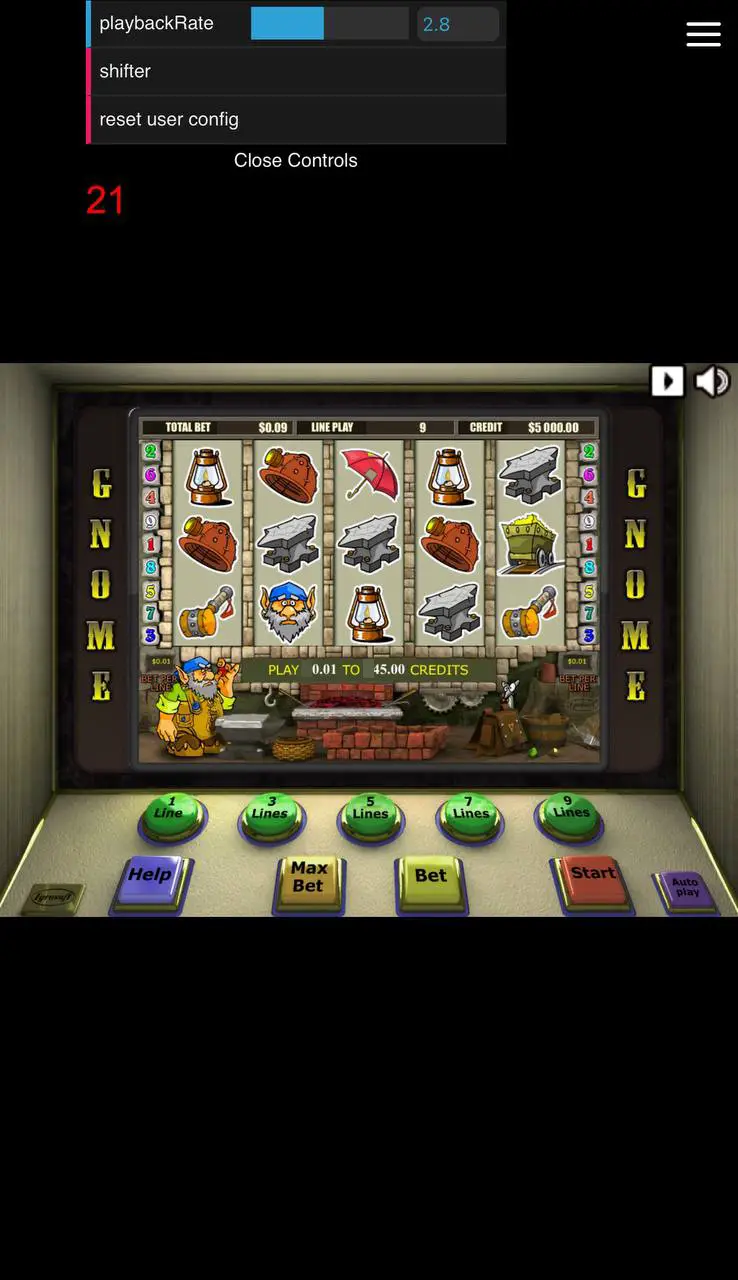The width and height of the screenshot is (738, 1280).
Task: Activate the purple Auto play button
Action: (x=686, y=888)
